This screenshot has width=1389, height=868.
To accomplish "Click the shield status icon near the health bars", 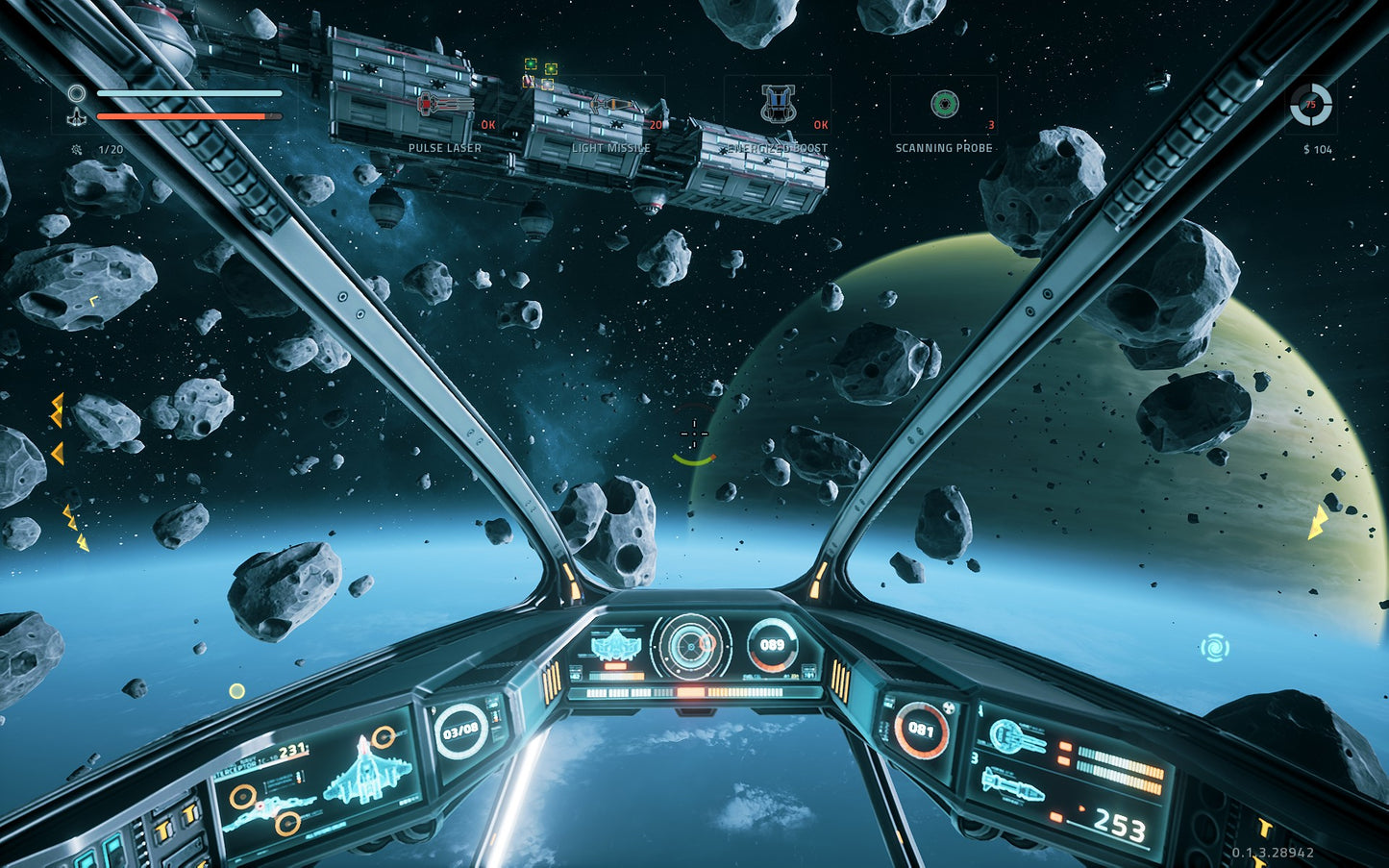I will click(x=77, y=92).
